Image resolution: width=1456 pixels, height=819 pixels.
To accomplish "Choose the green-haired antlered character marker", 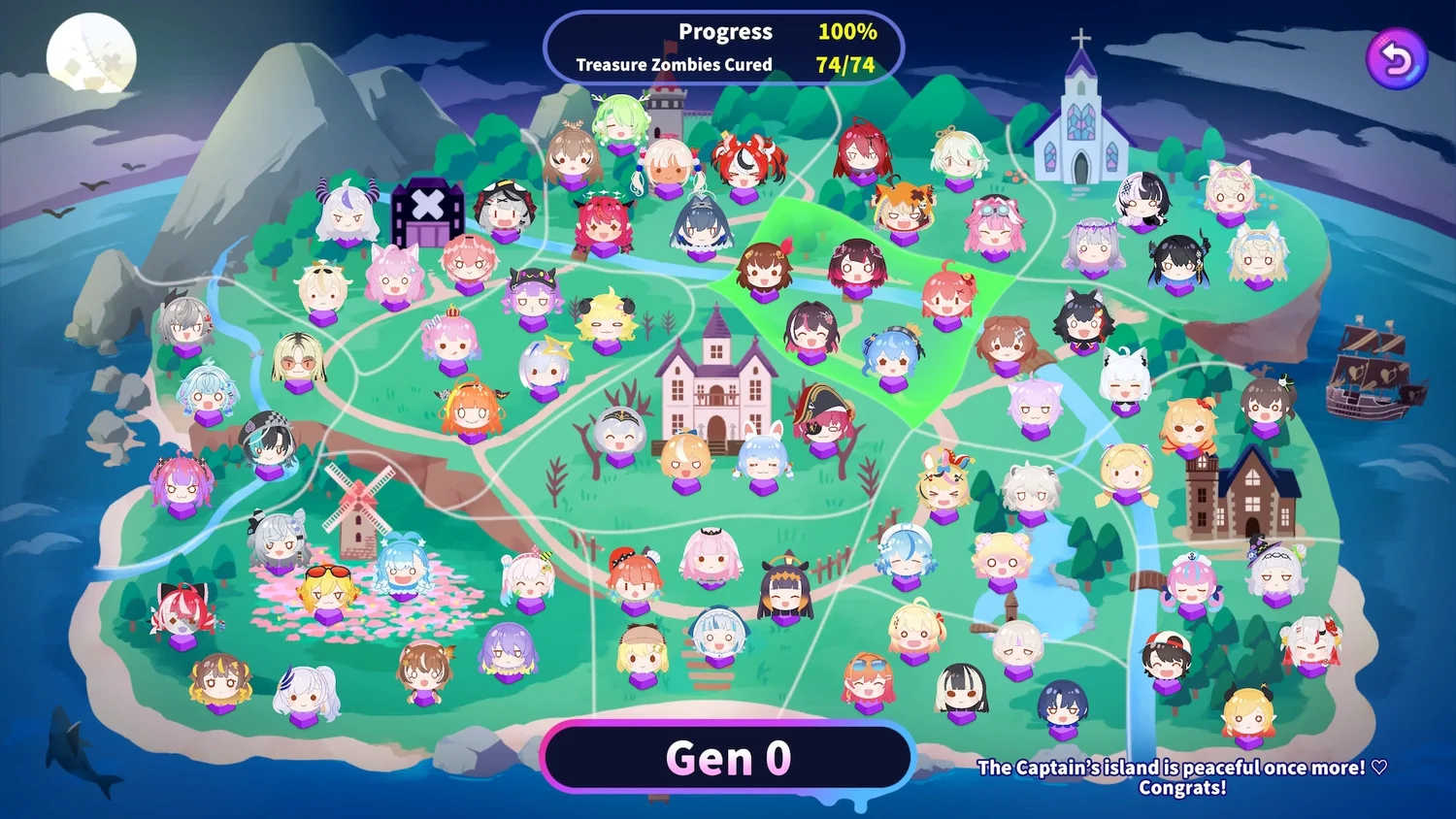I will (x=620, y=121).
